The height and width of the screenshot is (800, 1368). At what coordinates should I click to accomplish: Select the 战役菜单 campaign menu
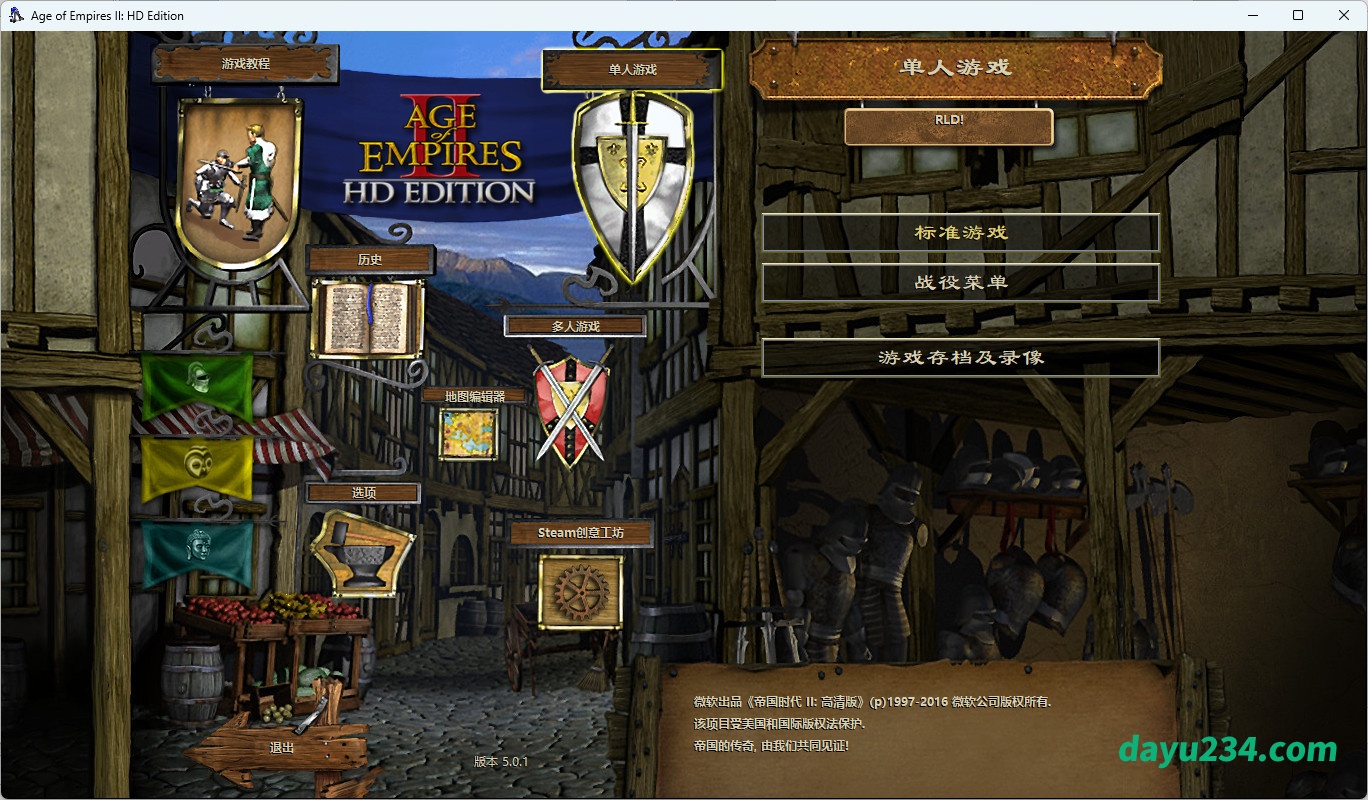point(960,283)
